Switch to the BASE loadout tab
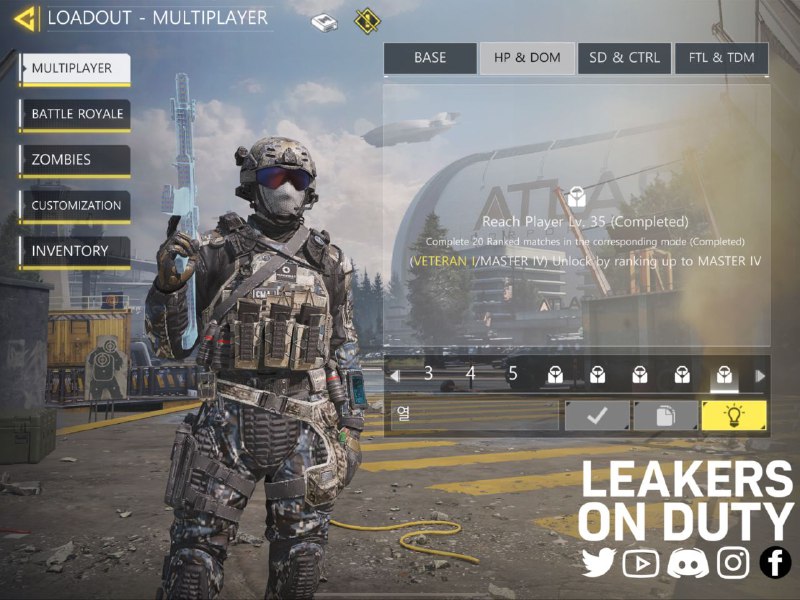 (430, 58)
